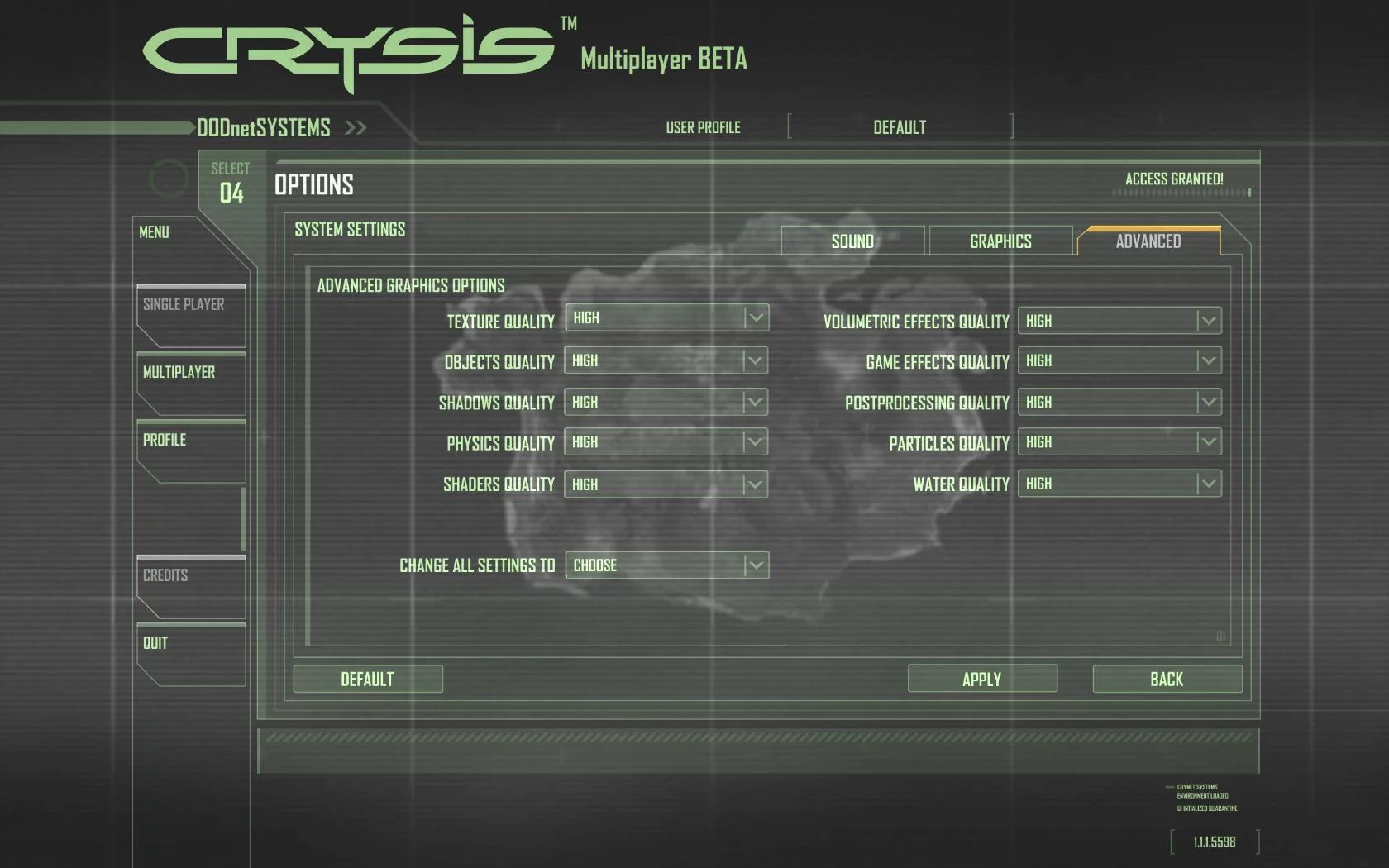This screenshot has width=1389, height=868.
Task: Open the Water Quality dropdown
Action: coord(1119,484)
